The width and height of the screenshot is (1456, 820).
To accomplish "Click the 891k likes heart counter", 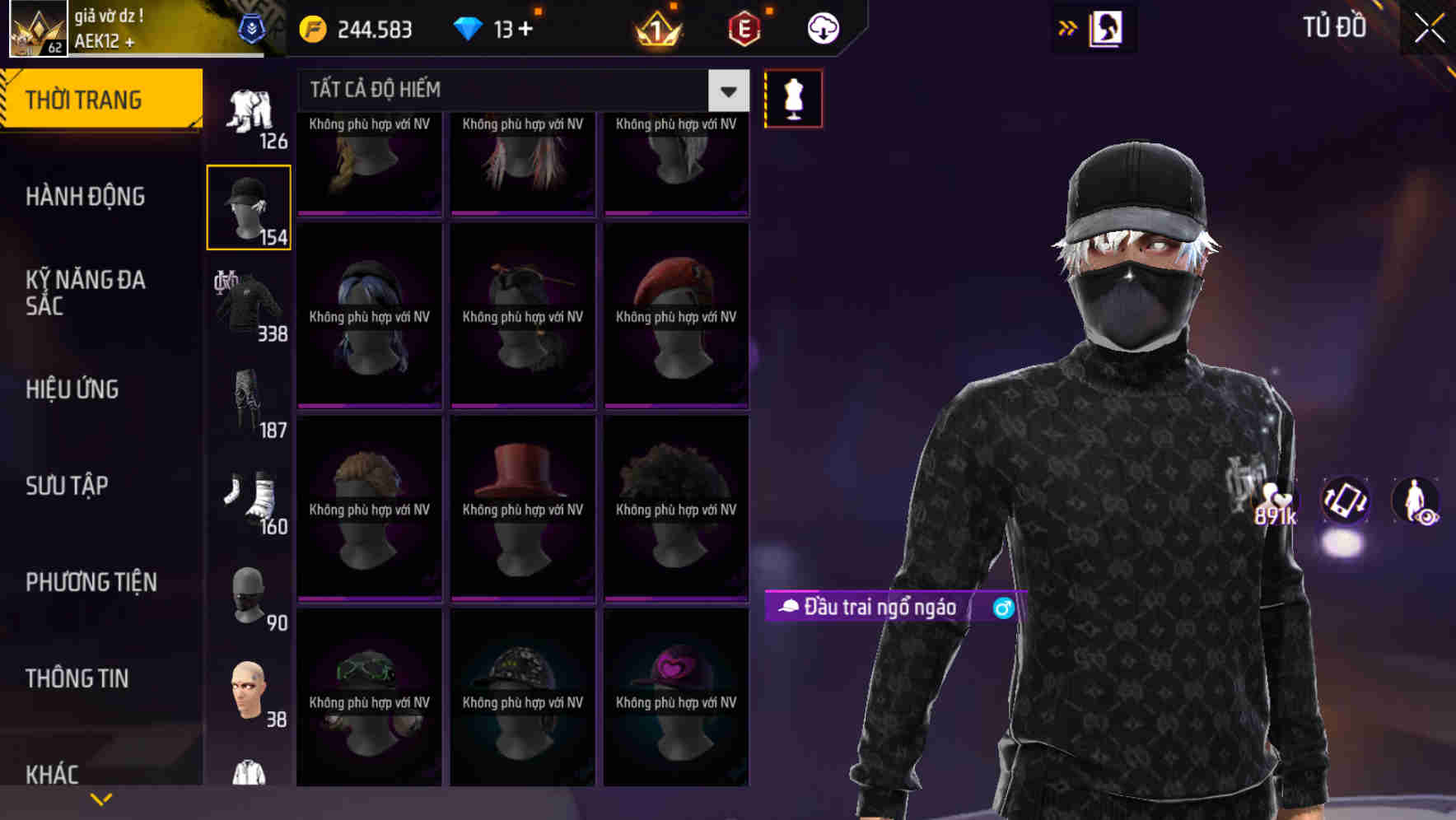I will pyautogui.click(x=1276, y=506).
